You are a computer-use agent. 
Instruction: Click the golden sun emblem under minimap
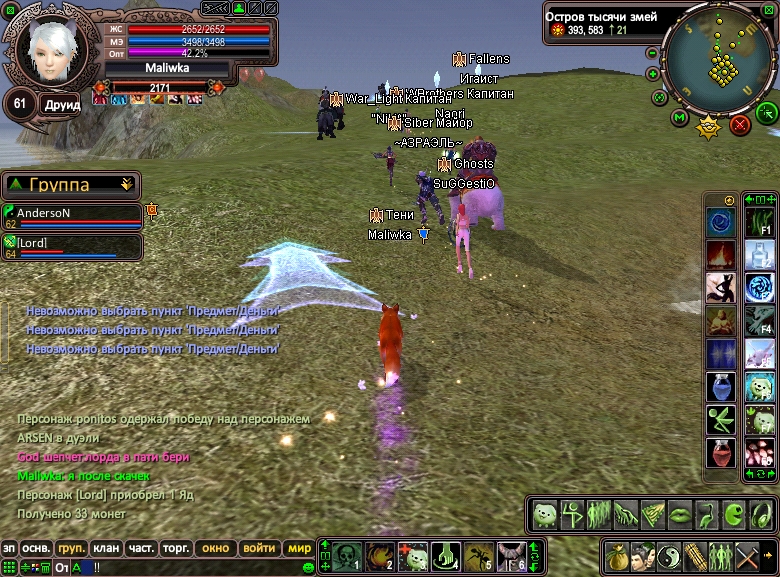click(709, 127)
